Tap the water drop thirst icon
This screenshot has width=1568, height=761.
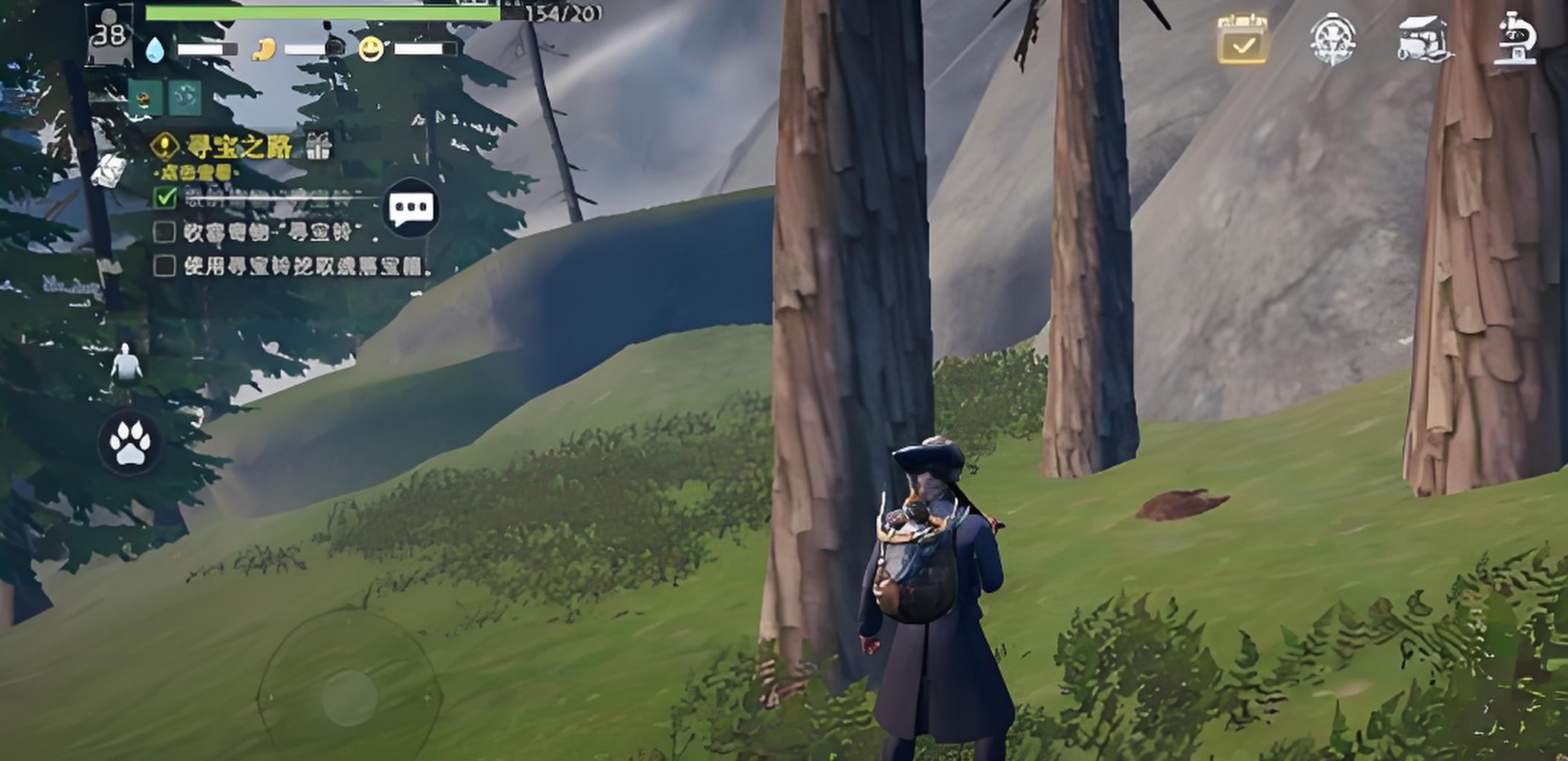point(155,50)
